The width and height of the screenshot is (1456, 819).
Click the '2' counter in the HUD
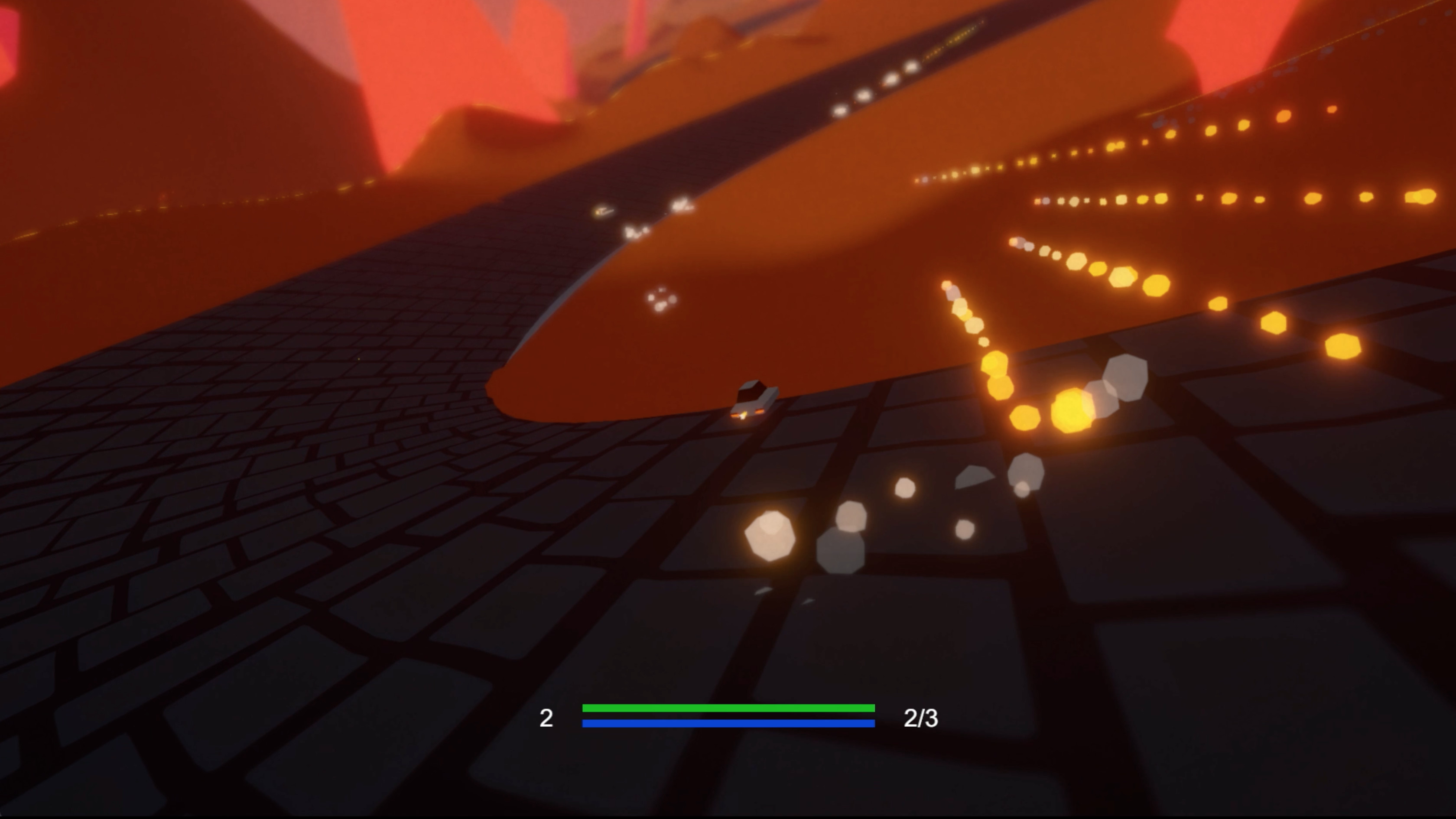(x=546, y=718)
